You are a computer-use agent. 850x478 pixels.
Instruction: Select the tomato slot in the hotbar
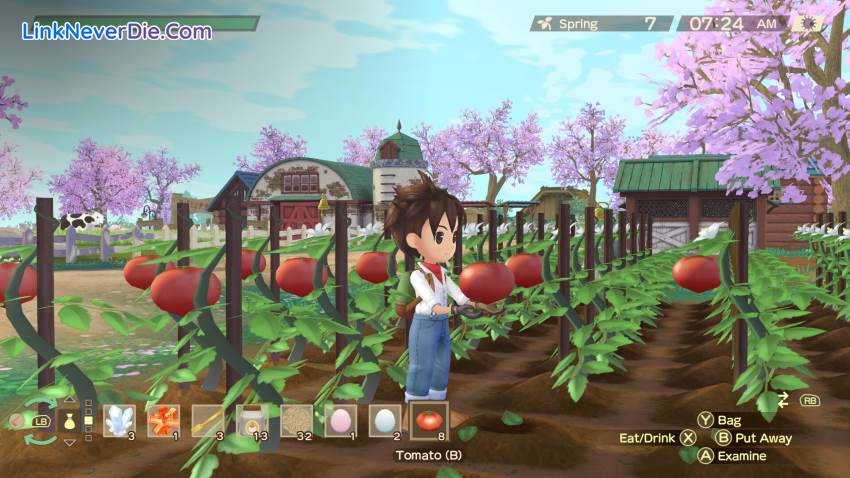click(429, 421)
